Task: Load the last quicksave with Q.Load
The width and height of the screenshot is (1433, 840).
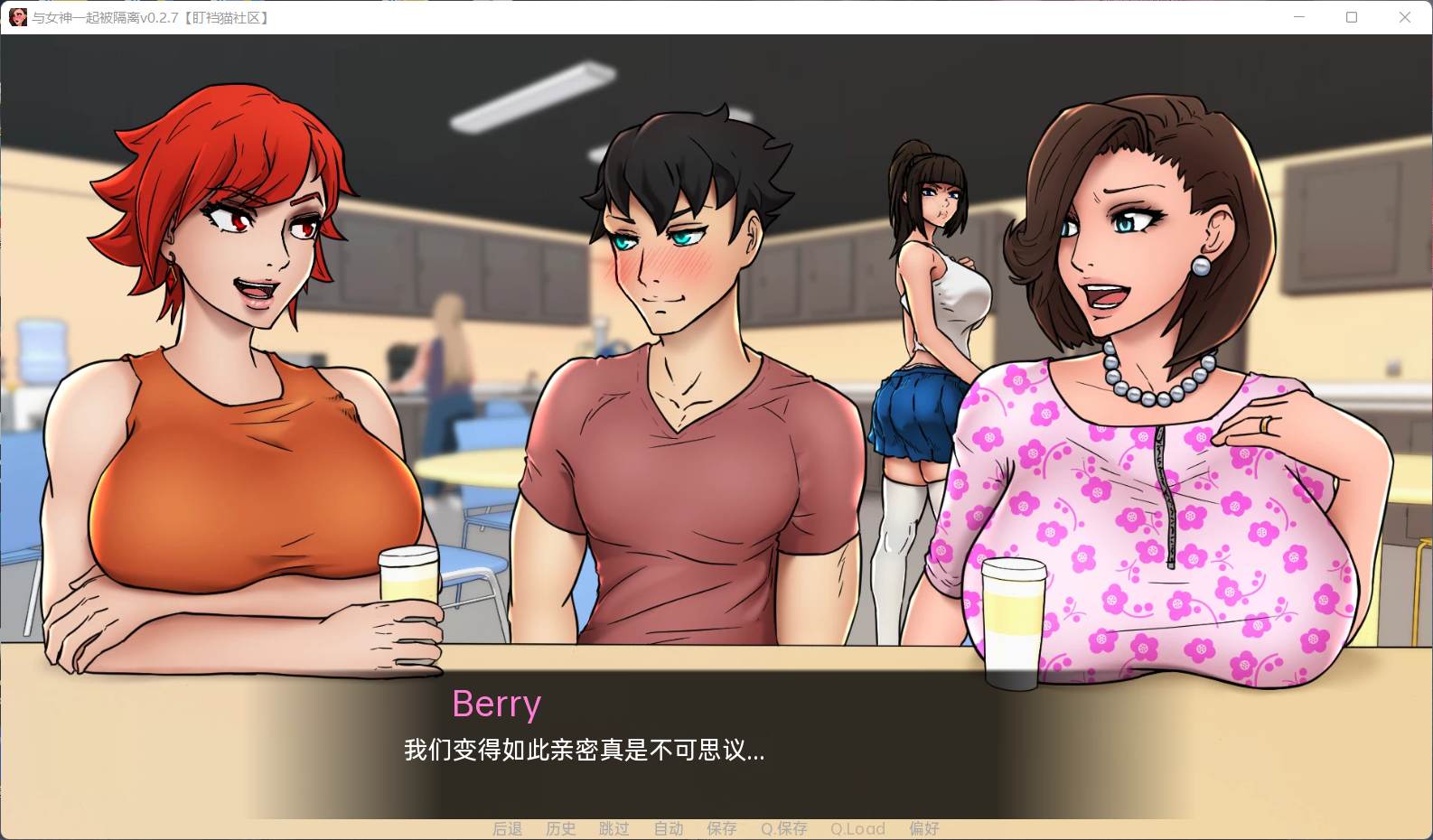Action: pyautogui.click(x=857, y=828)
